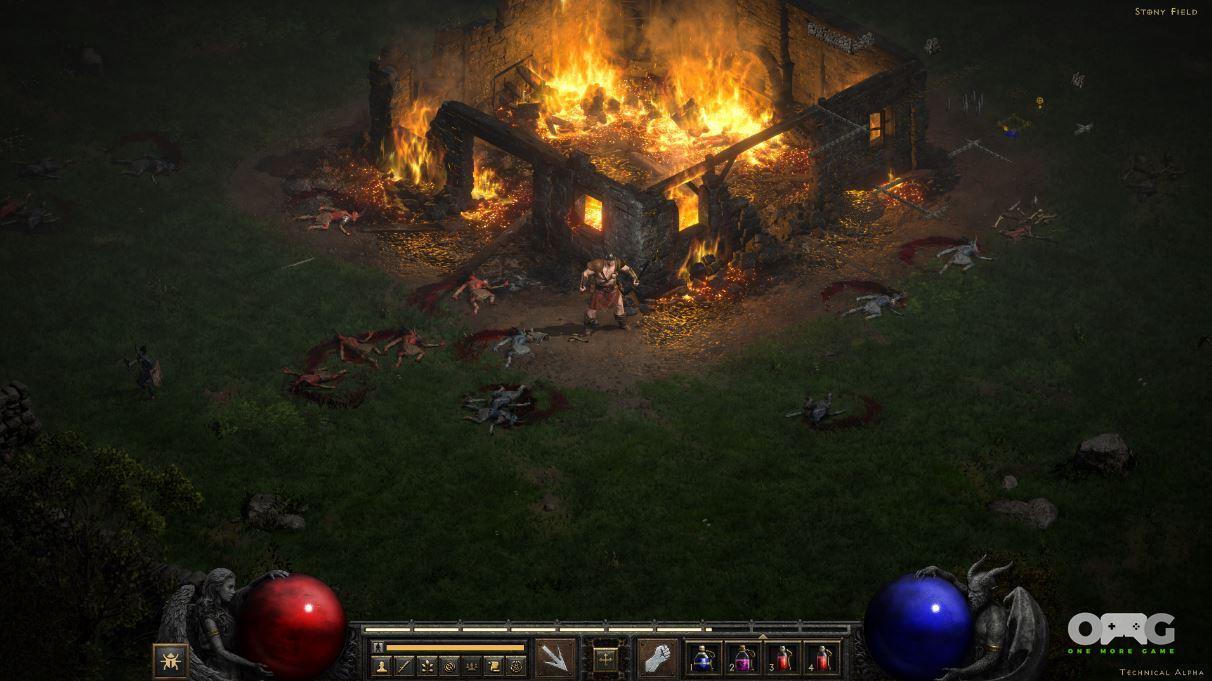
Task: Open the automap circular icon button
Action: 450,666
